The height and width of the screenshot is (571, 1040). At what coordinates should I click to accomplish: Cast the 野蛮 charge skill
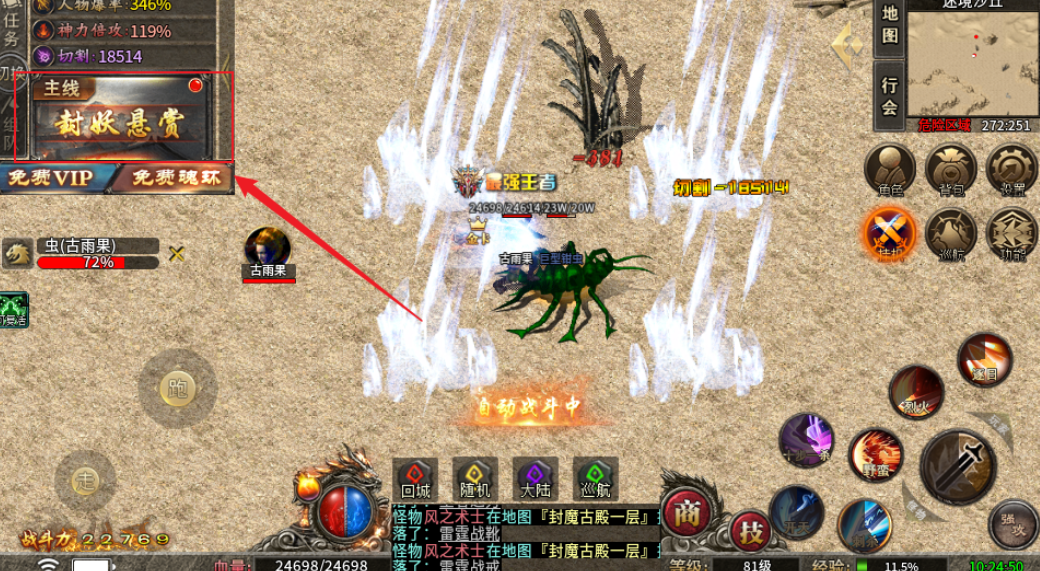(876, 455)
